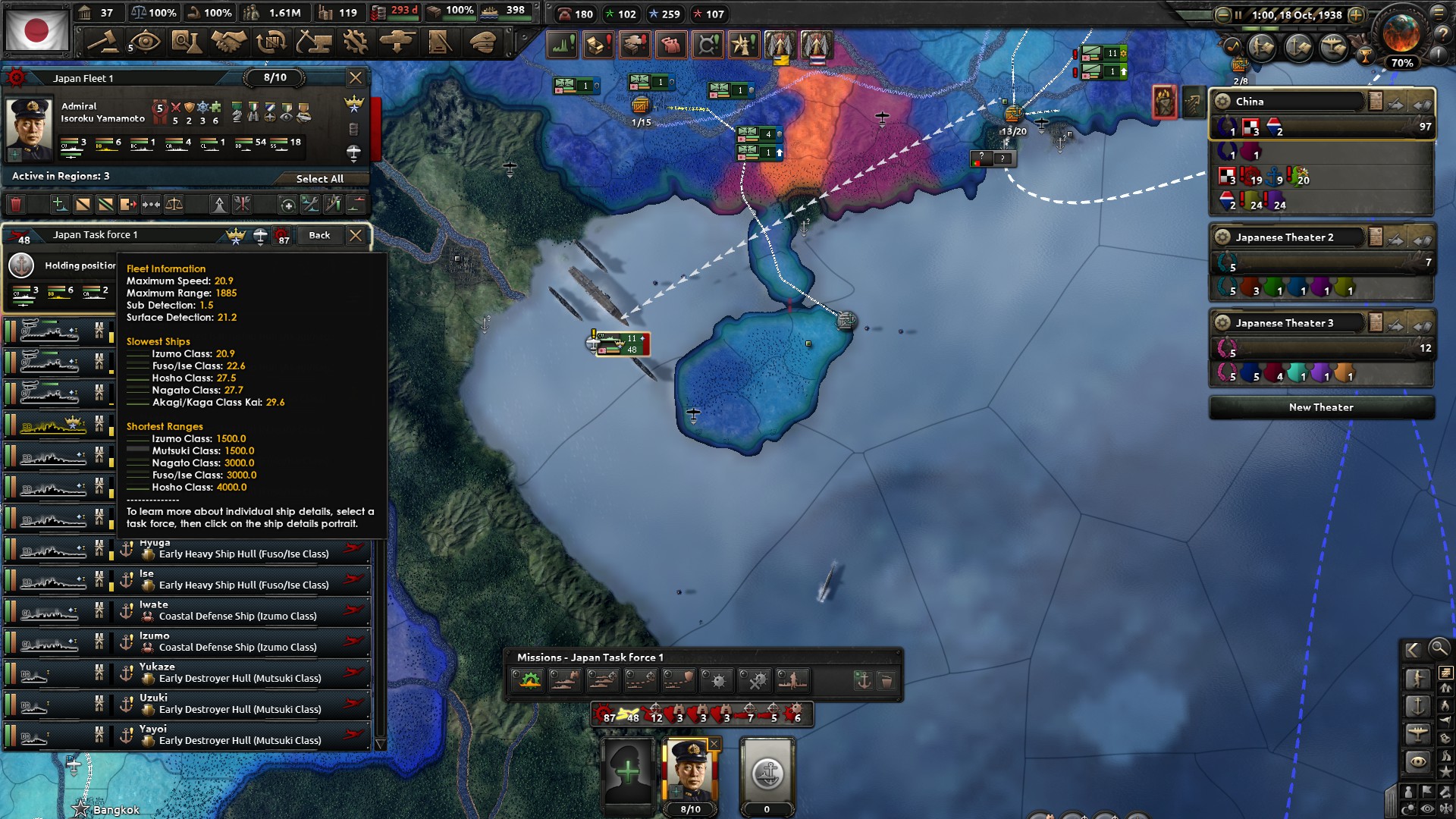
Task: Toggle the Hold position mission
Action: (x=528, y=681)
